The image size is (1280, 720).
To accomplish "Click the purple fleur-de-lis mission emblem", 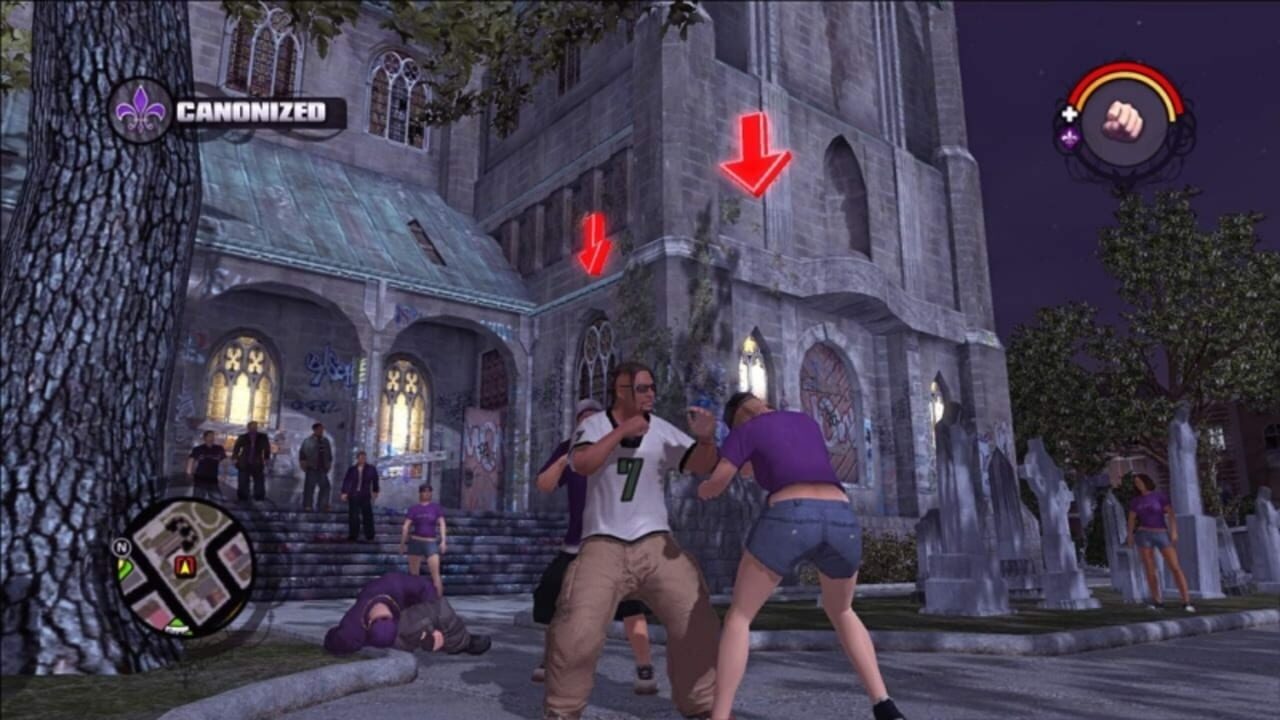I will pyautogui.click(x=140, y=112).
